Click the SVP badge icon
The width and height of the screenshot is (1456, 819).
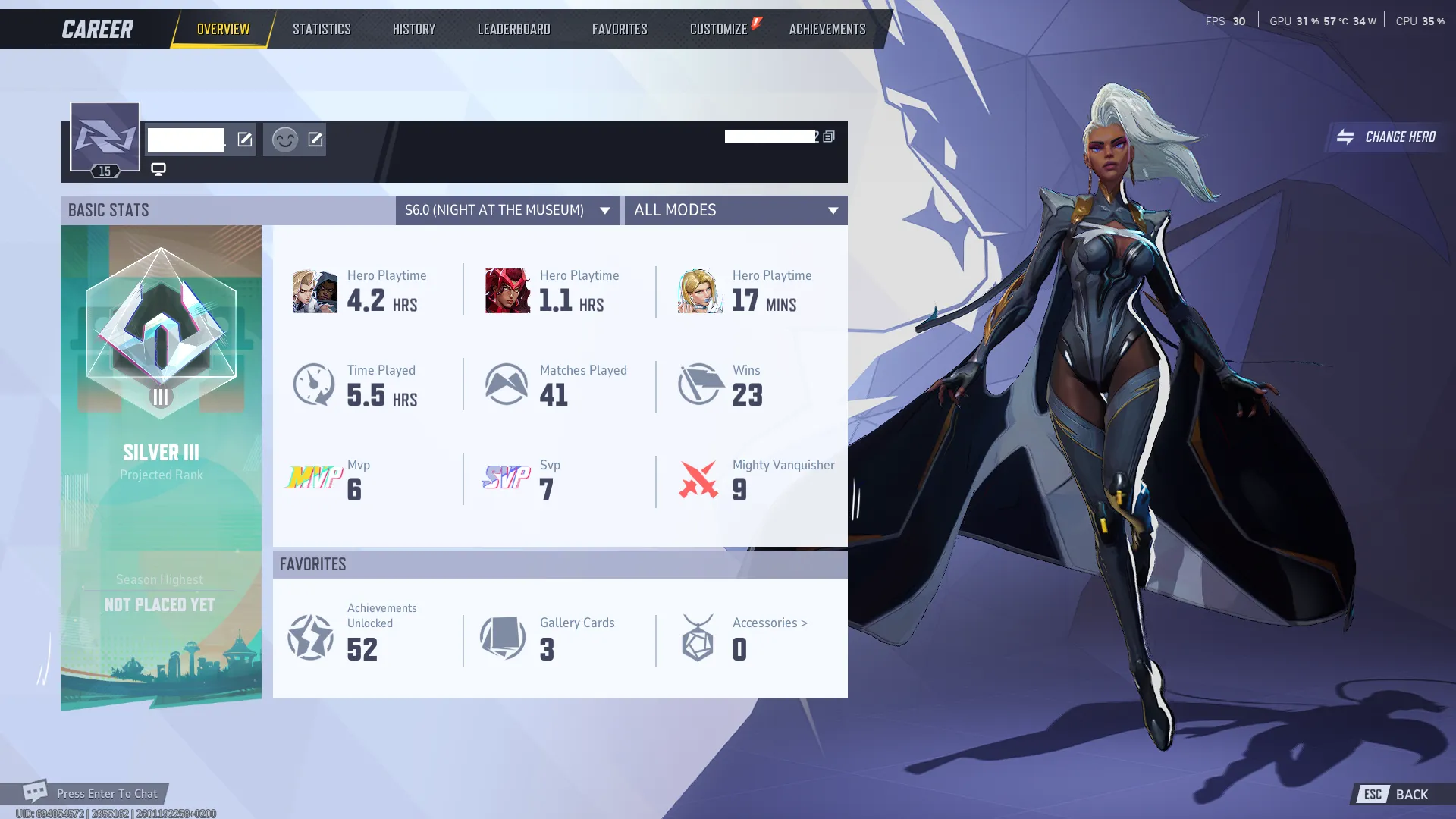point(507,479)
